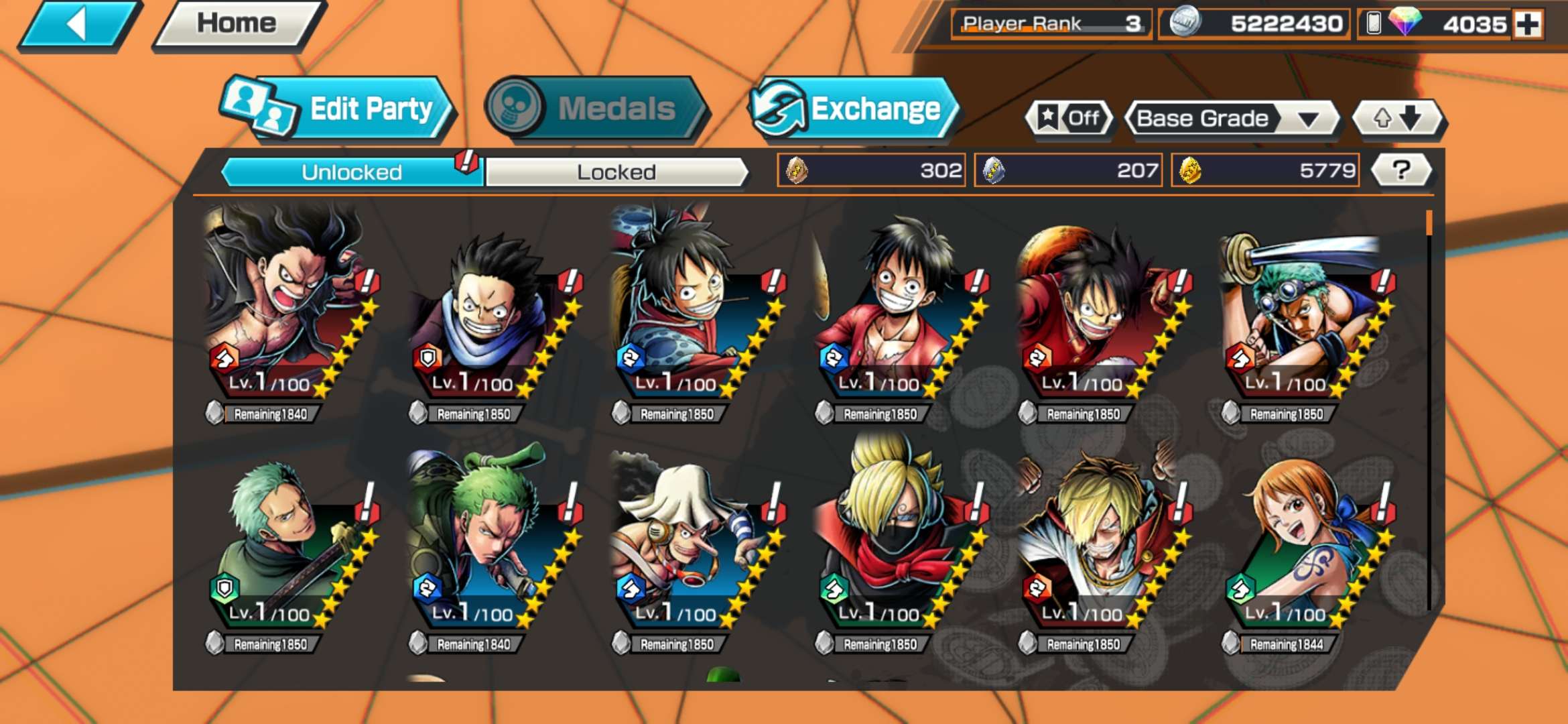Open the question mark help button
1568x724 pixels.
pos(1401,170)
